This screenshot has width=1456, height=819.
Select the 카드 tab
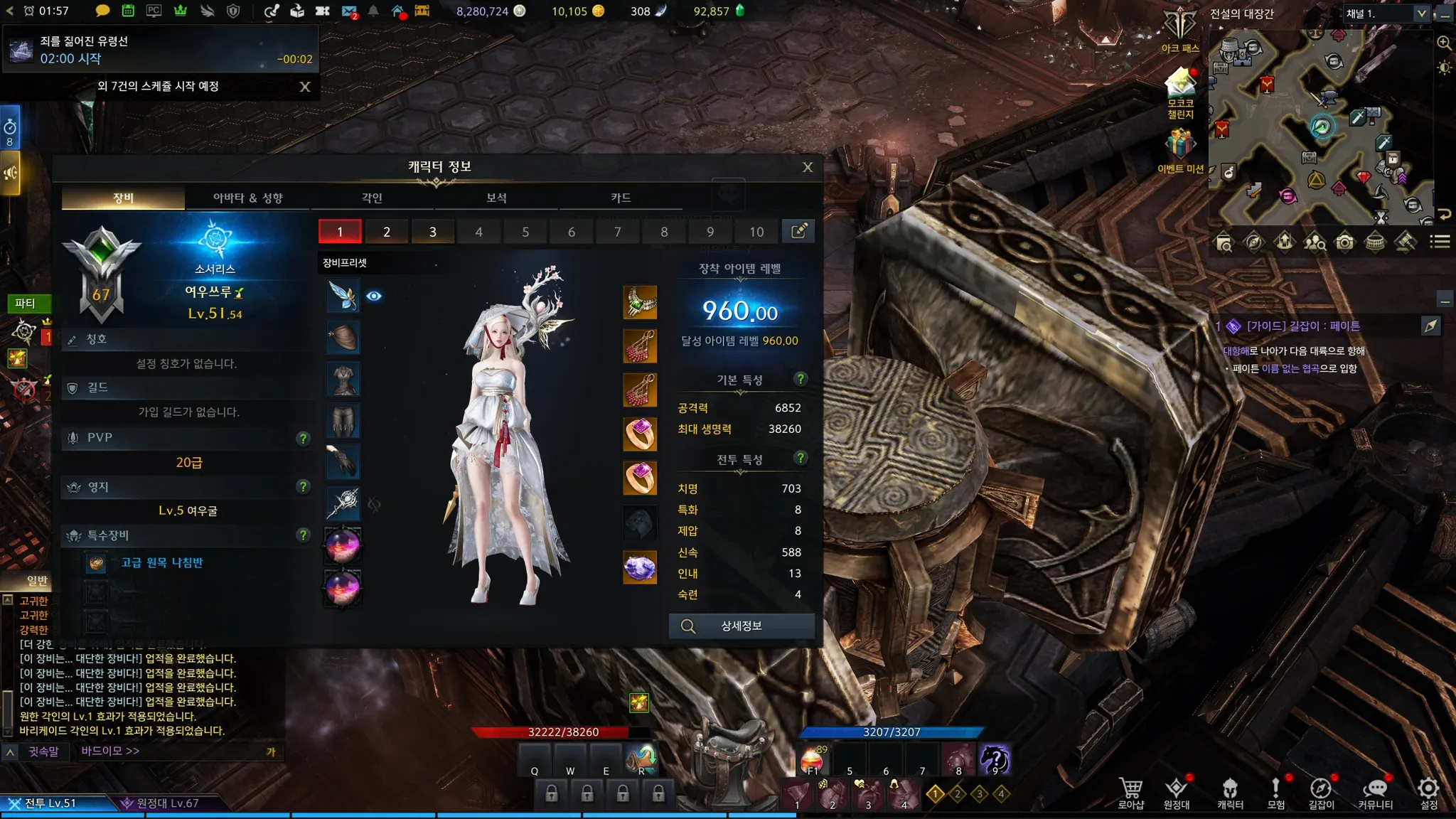click(621, 198)
